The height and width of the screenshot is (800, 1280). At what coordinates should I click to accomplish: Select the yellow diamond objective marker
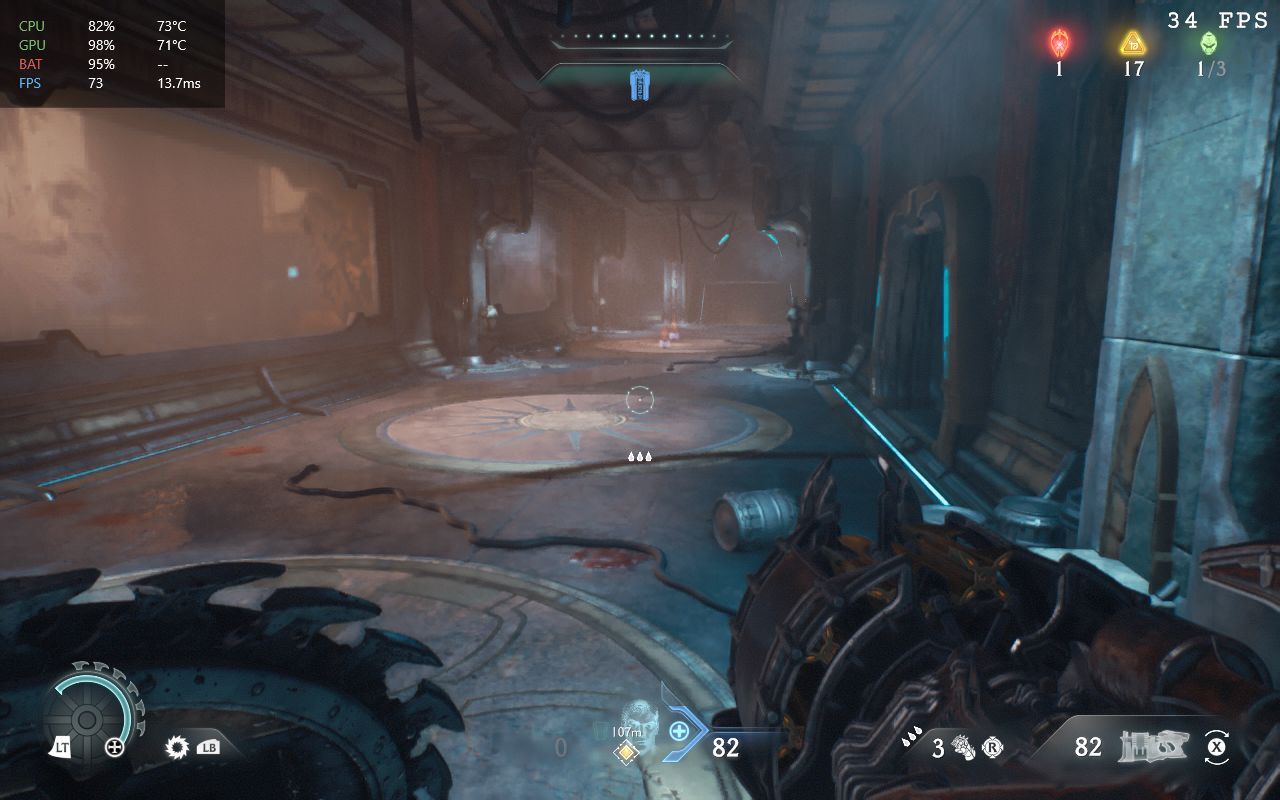627,752
